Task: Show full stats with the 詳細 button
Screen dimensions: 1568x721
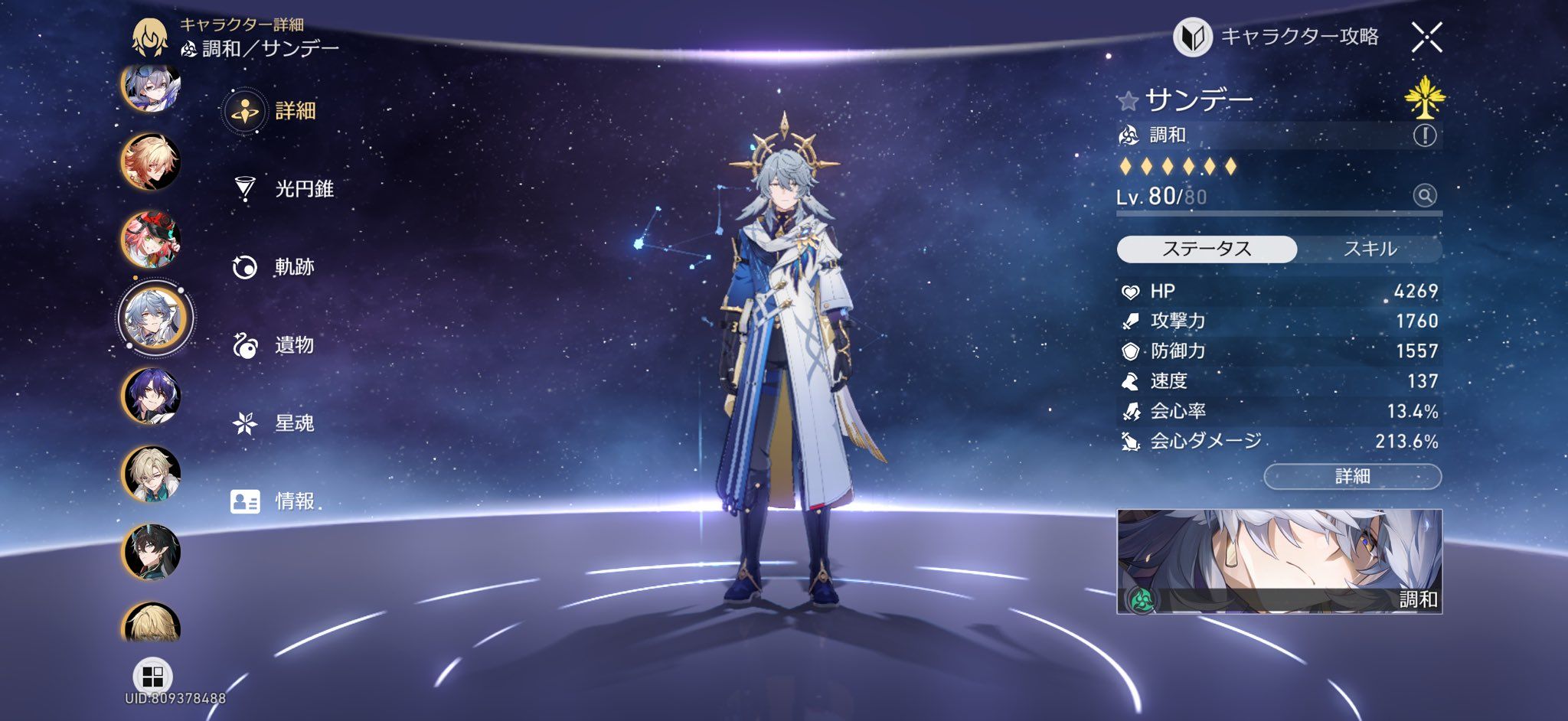Action: tap(1352, 476)
